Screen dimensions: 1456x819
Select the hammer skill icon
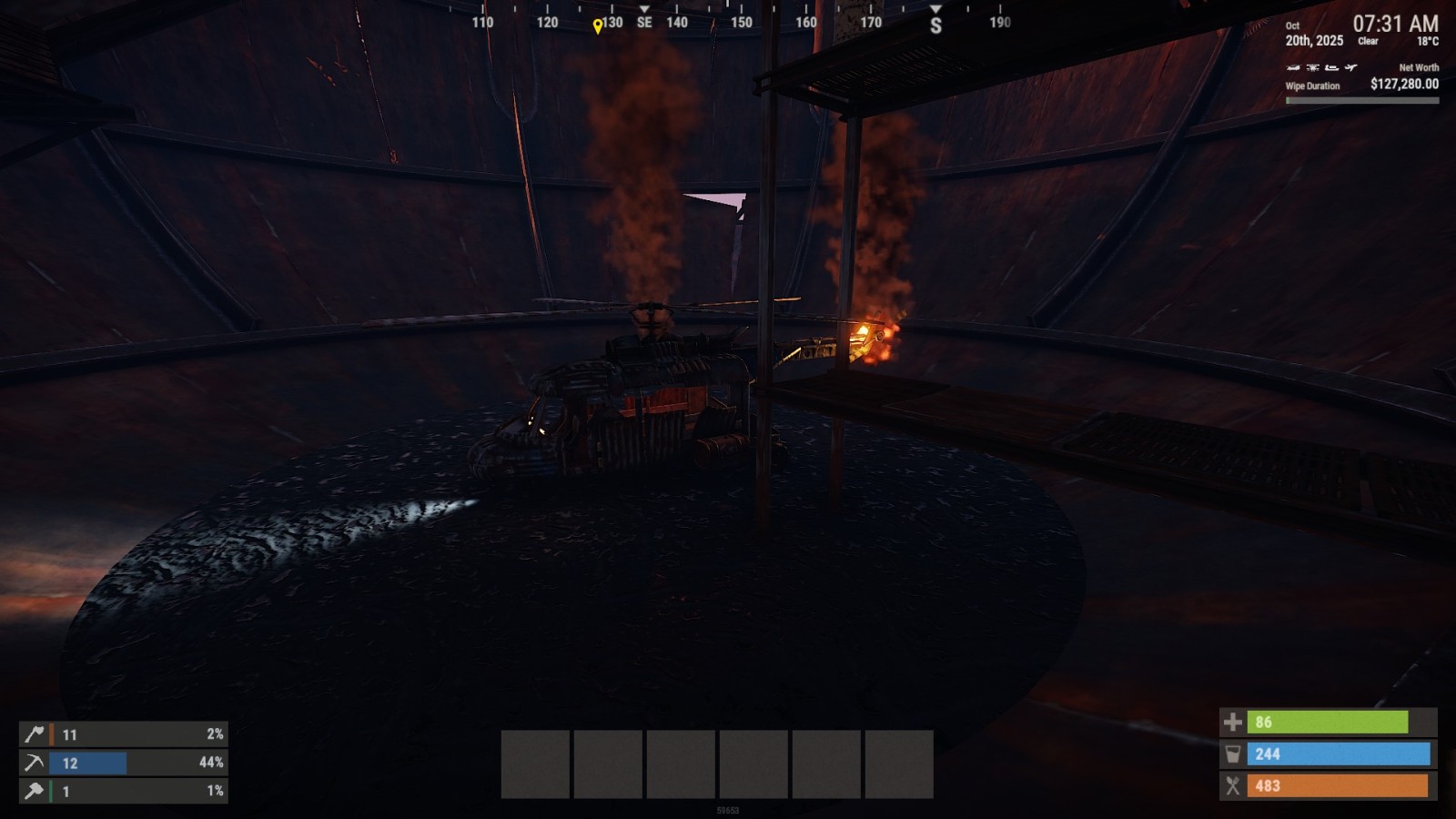[34, 791]
